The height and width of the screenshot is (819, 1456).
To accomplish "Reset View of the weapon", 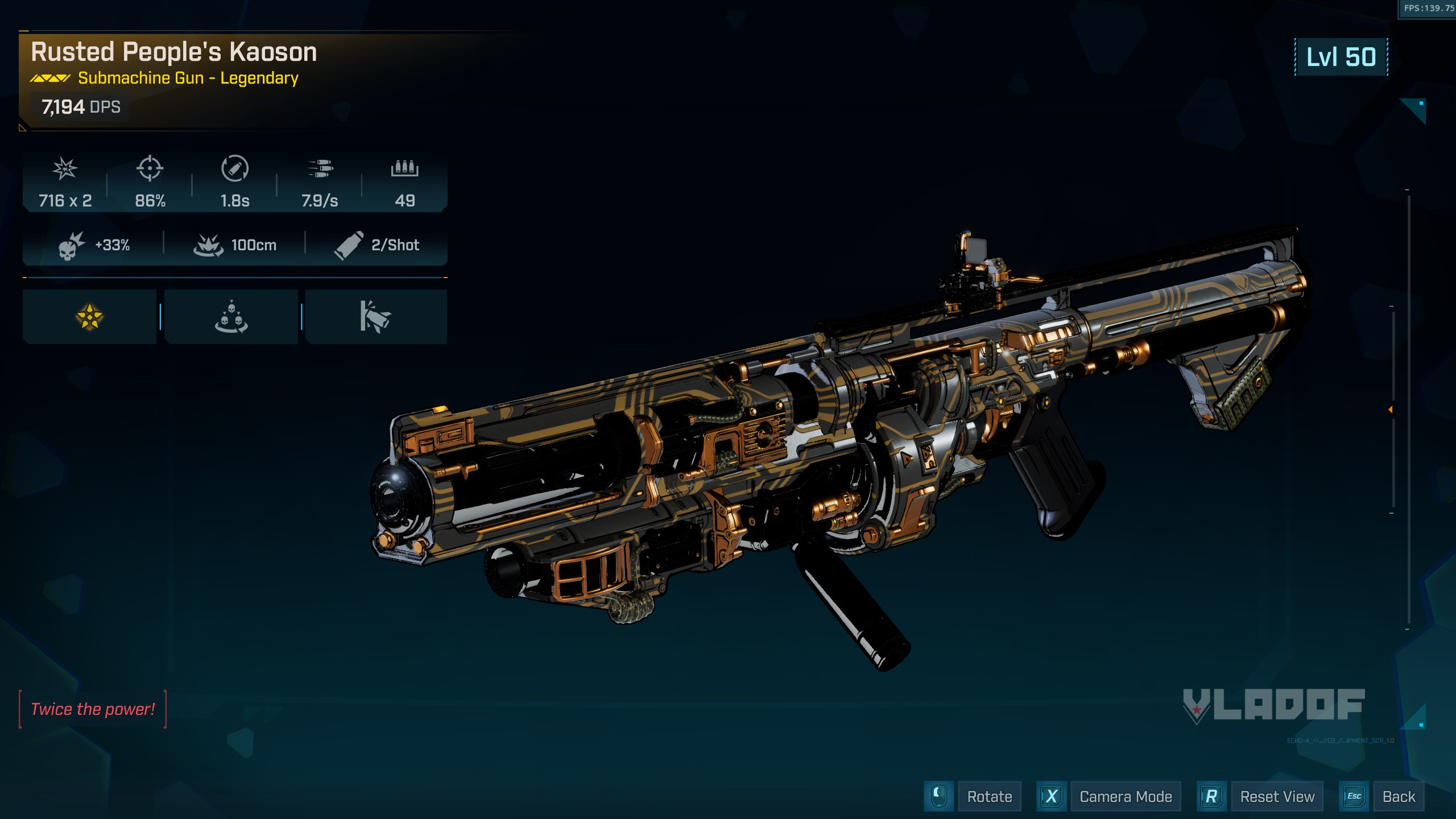I will pos(1277,797).
